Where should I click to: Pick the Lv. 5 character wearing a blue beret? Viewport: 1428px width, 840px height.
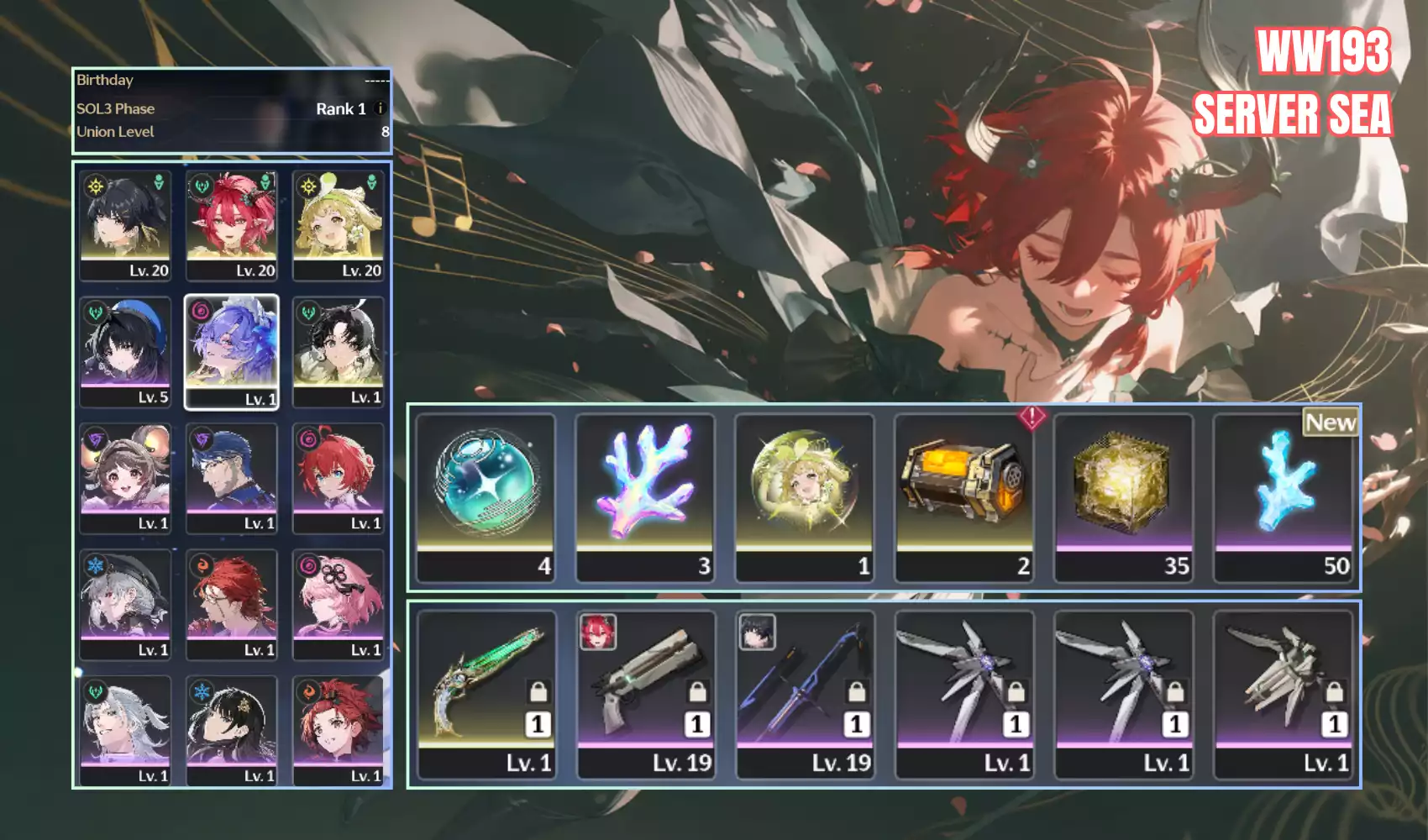tap(126, 351)
